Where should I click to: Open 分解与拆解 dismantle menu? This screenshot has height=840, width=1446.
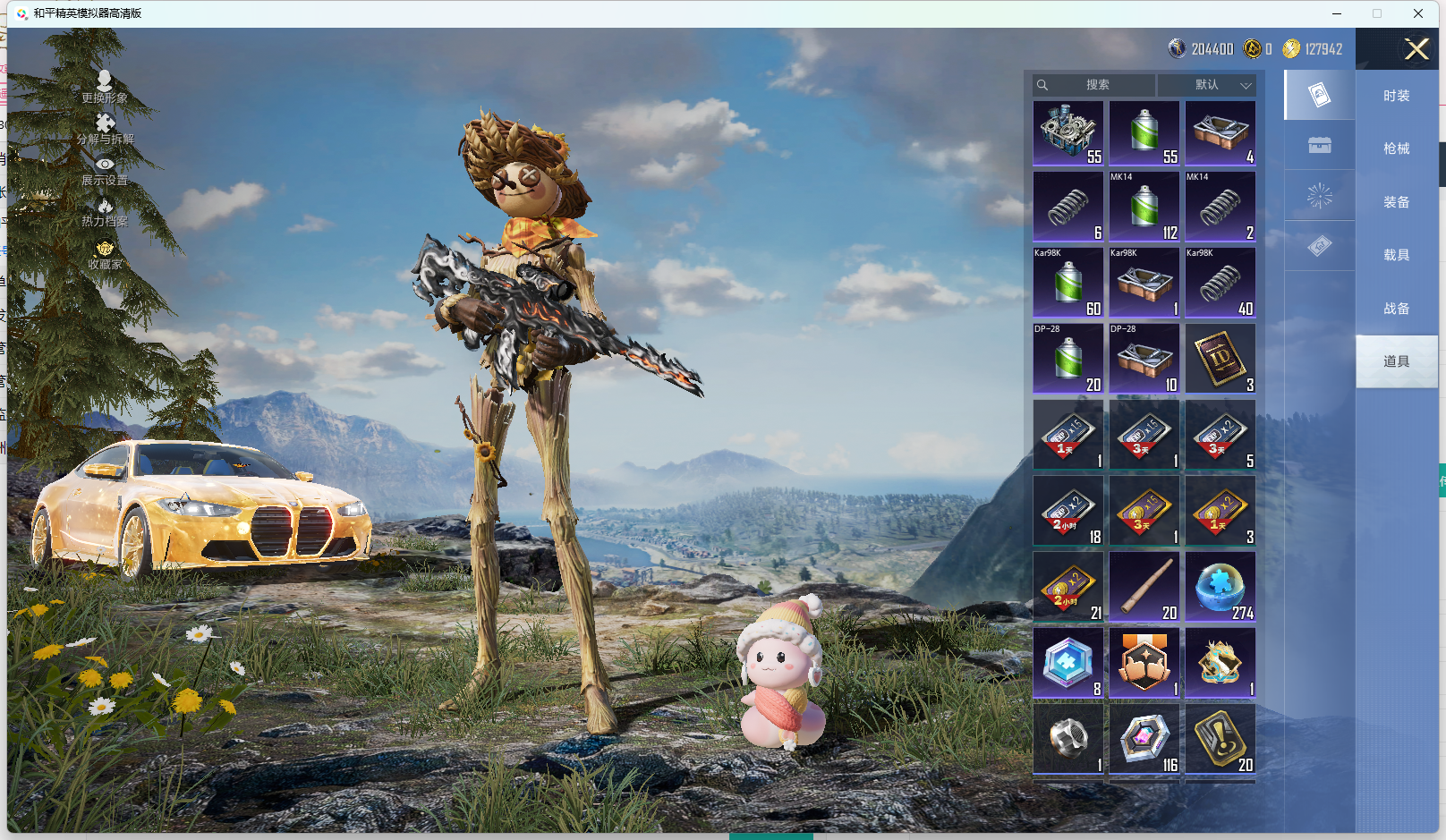105,129
